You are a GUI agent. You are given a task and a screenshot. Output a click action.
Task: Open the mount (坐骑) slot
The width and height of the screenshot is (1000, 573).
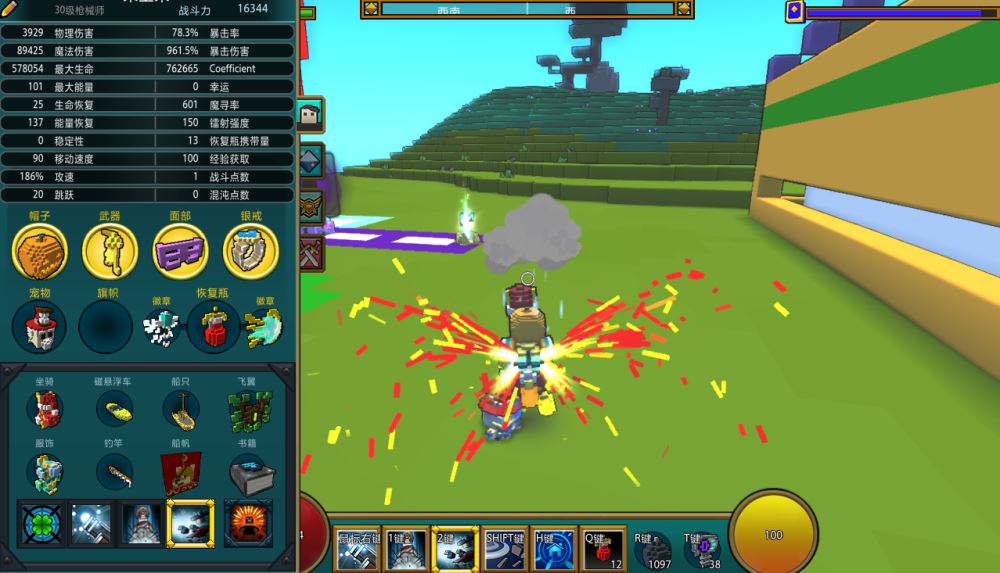[x=45, y=408]
